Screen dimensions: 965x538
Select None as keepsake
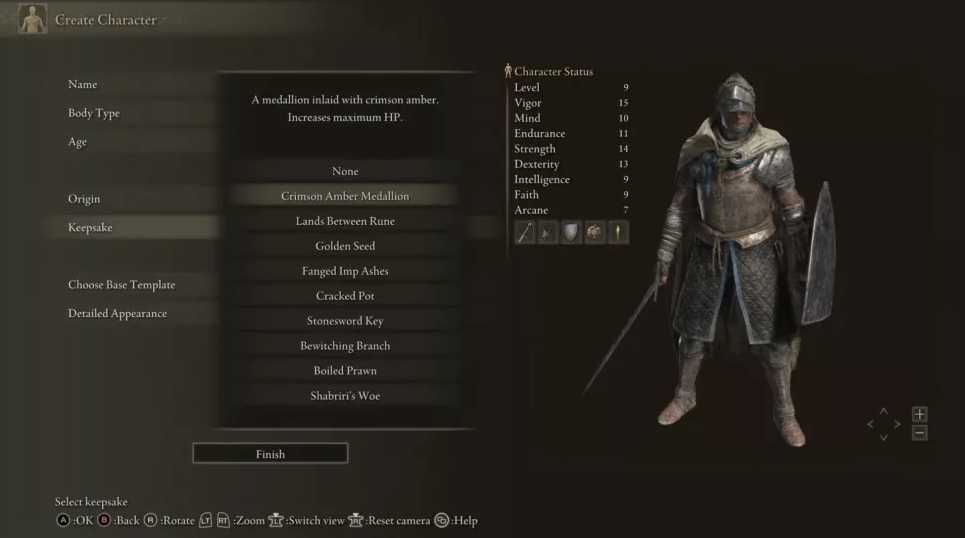(345, 171)
